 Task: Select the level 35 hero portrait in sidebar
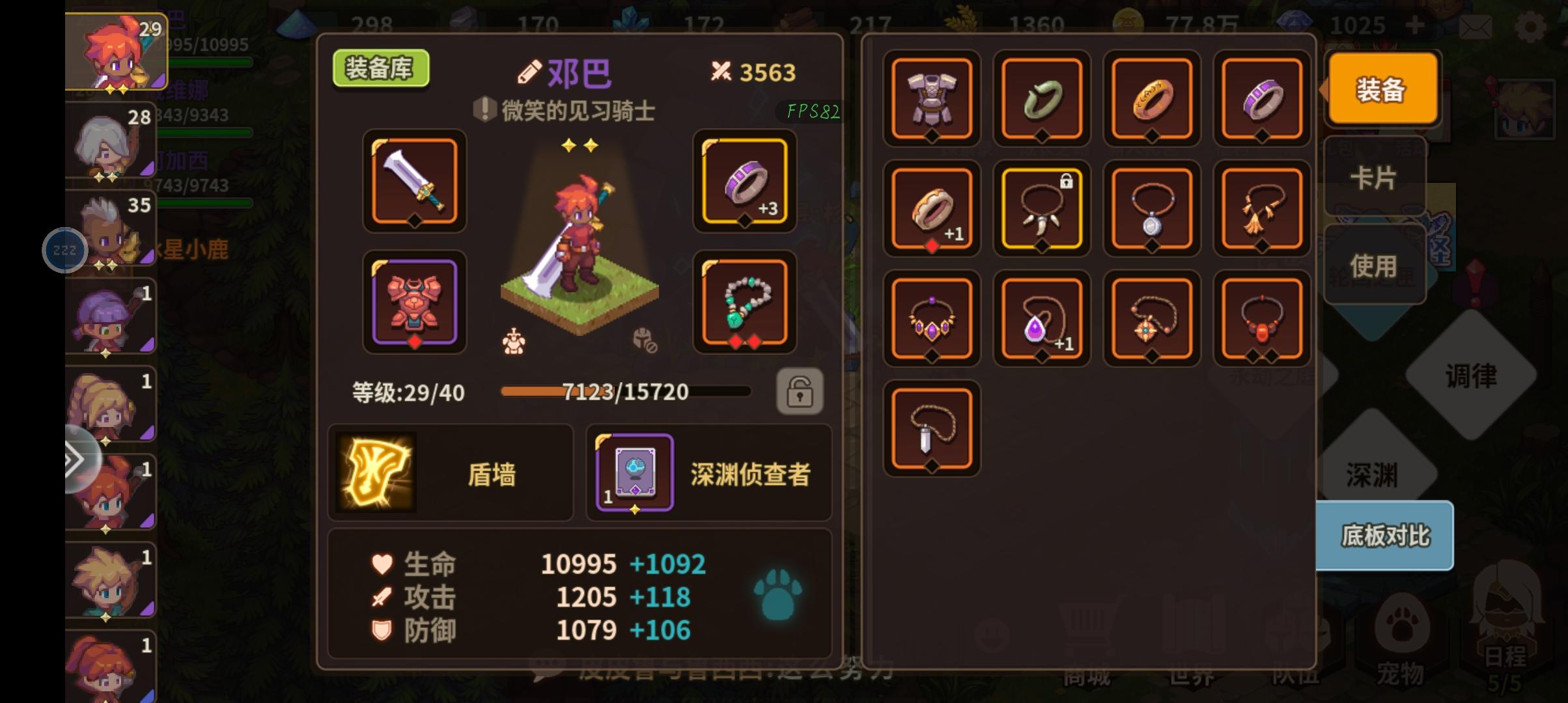(x=111, y=228)
